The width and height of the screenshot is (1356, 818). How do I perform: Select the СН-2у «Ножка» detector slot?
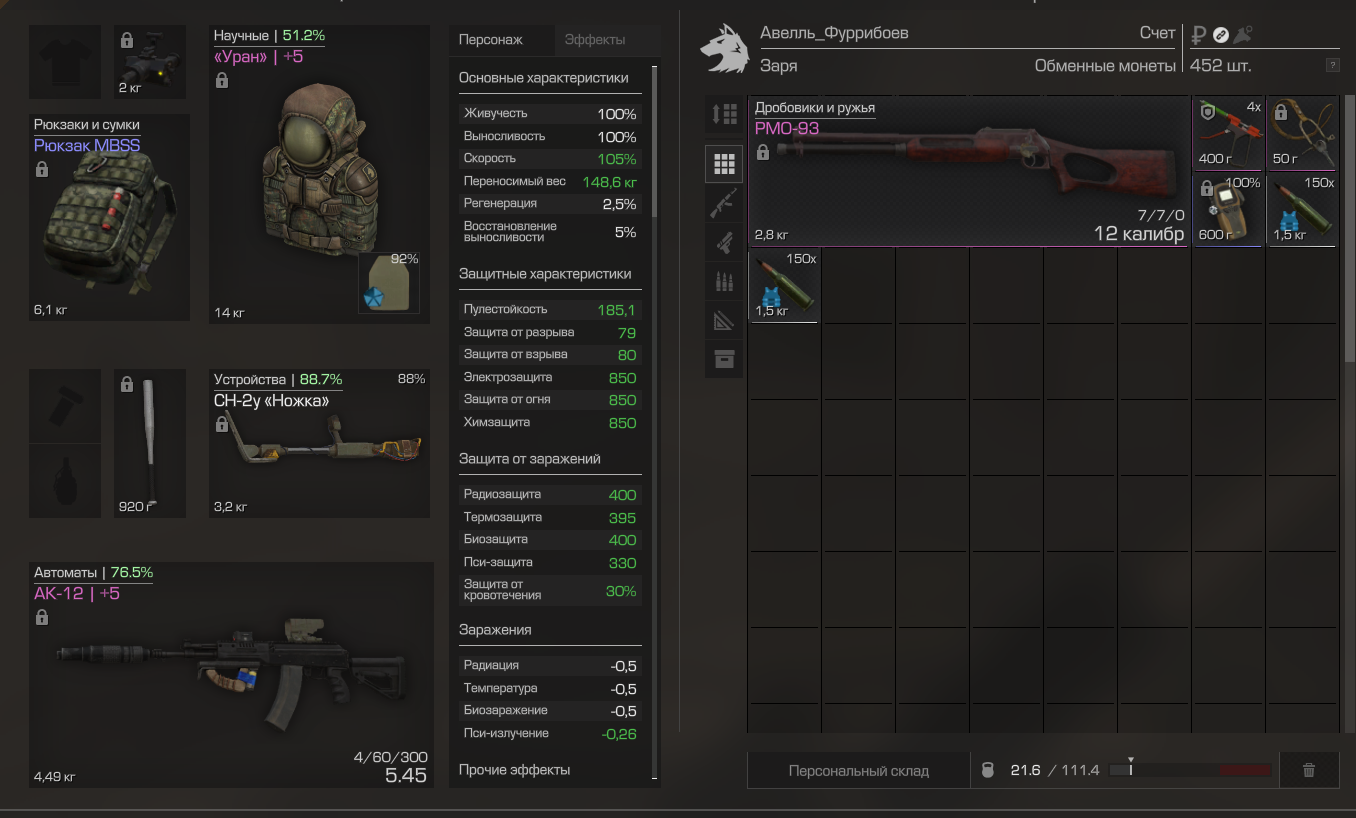(319, 444)
